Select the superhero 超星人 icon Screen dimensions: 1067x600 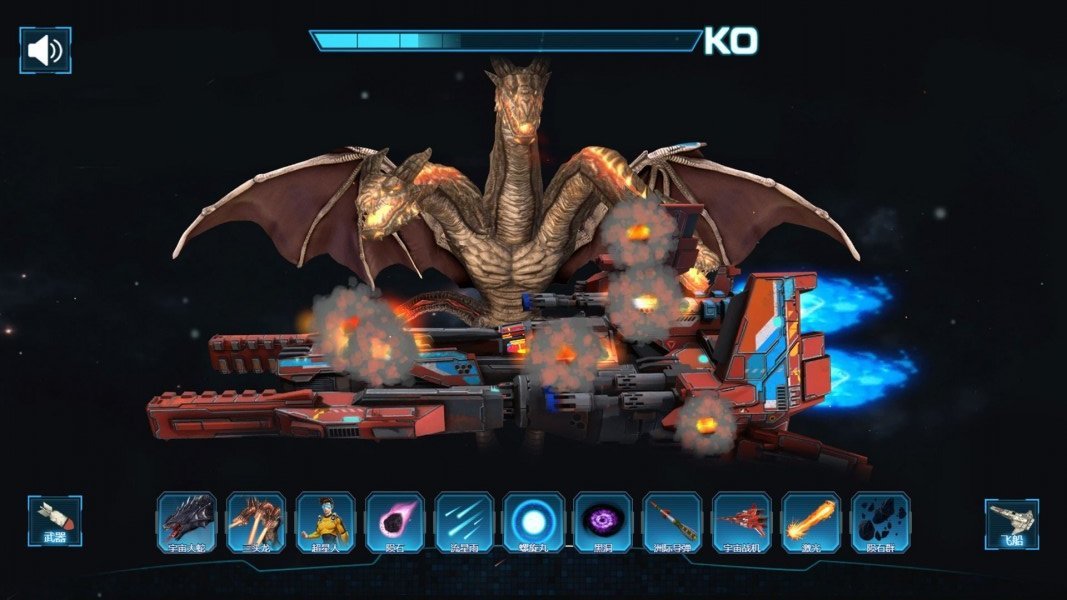pyautogui.click(x=325, y=522)
